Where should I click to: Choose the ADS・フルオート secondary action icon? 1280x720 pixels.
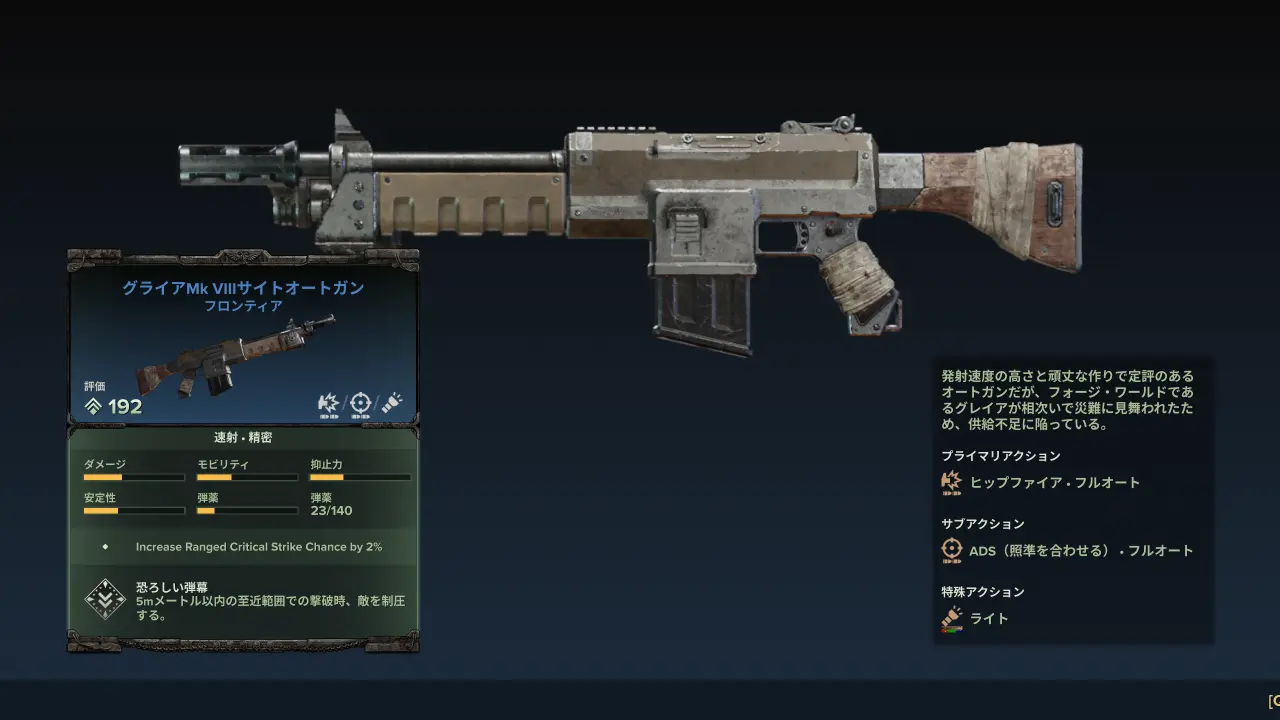click(x=951, y=550)
